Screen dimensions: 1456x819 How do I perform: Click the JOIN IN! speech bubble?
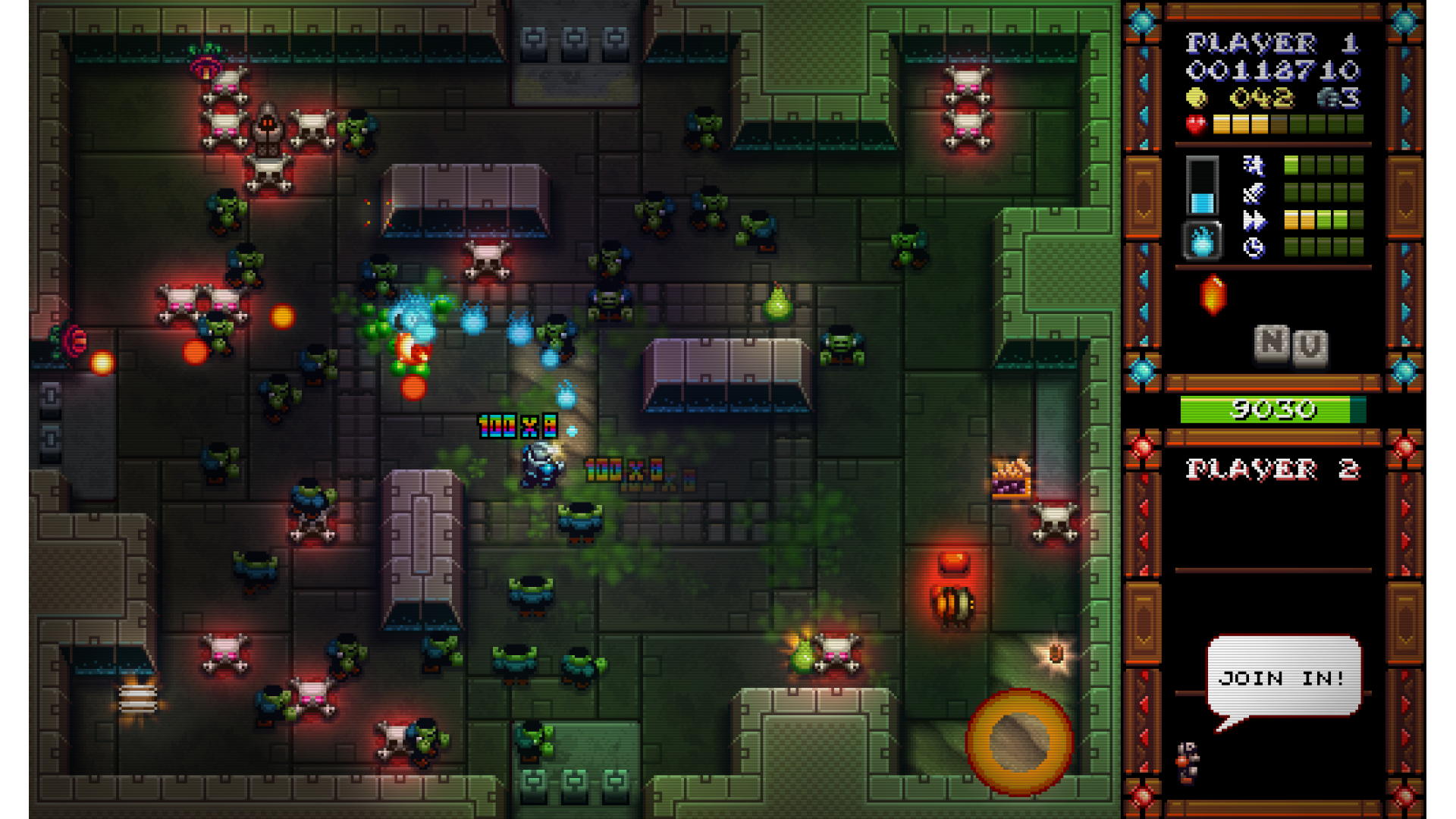click(x=1283, y=676)
